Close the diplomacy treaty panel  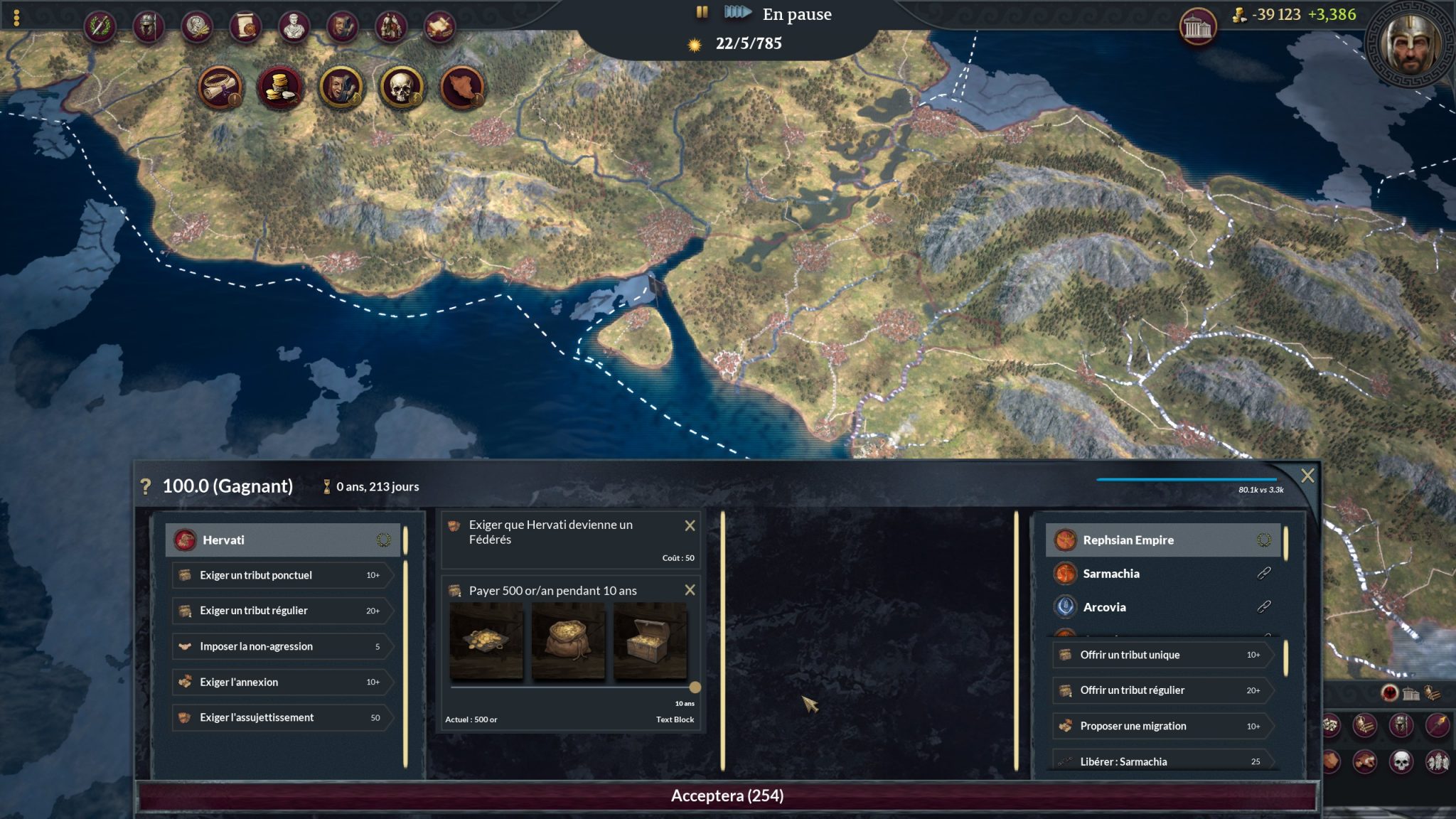1307,476
